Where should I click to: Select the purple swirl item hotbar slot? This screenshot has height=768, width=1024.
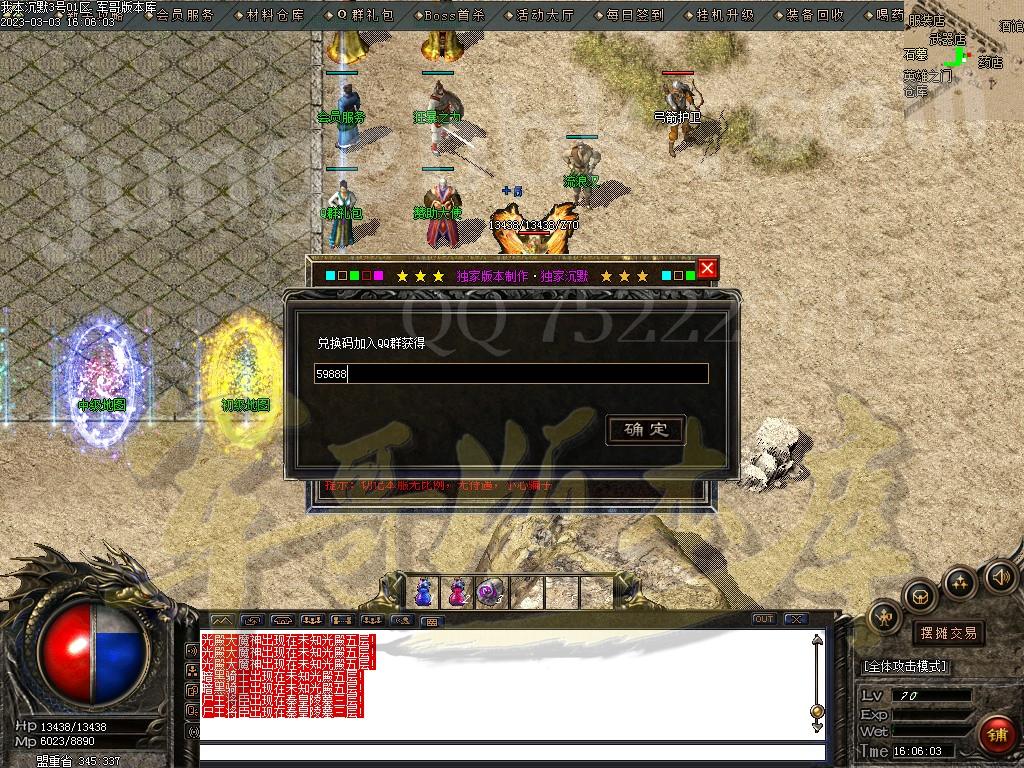[490, 592]
